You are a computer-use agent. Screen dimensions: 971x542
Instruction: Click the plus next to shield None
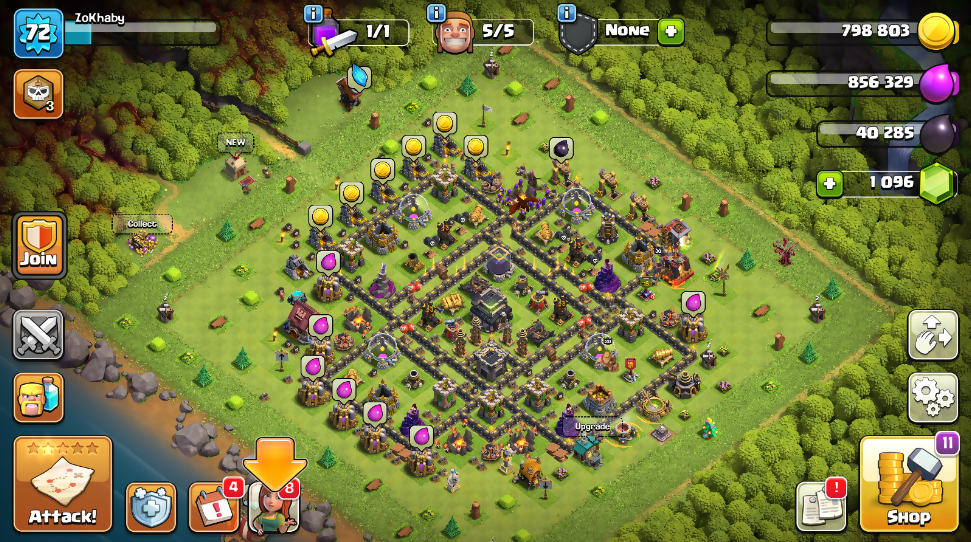click(670, 31)
